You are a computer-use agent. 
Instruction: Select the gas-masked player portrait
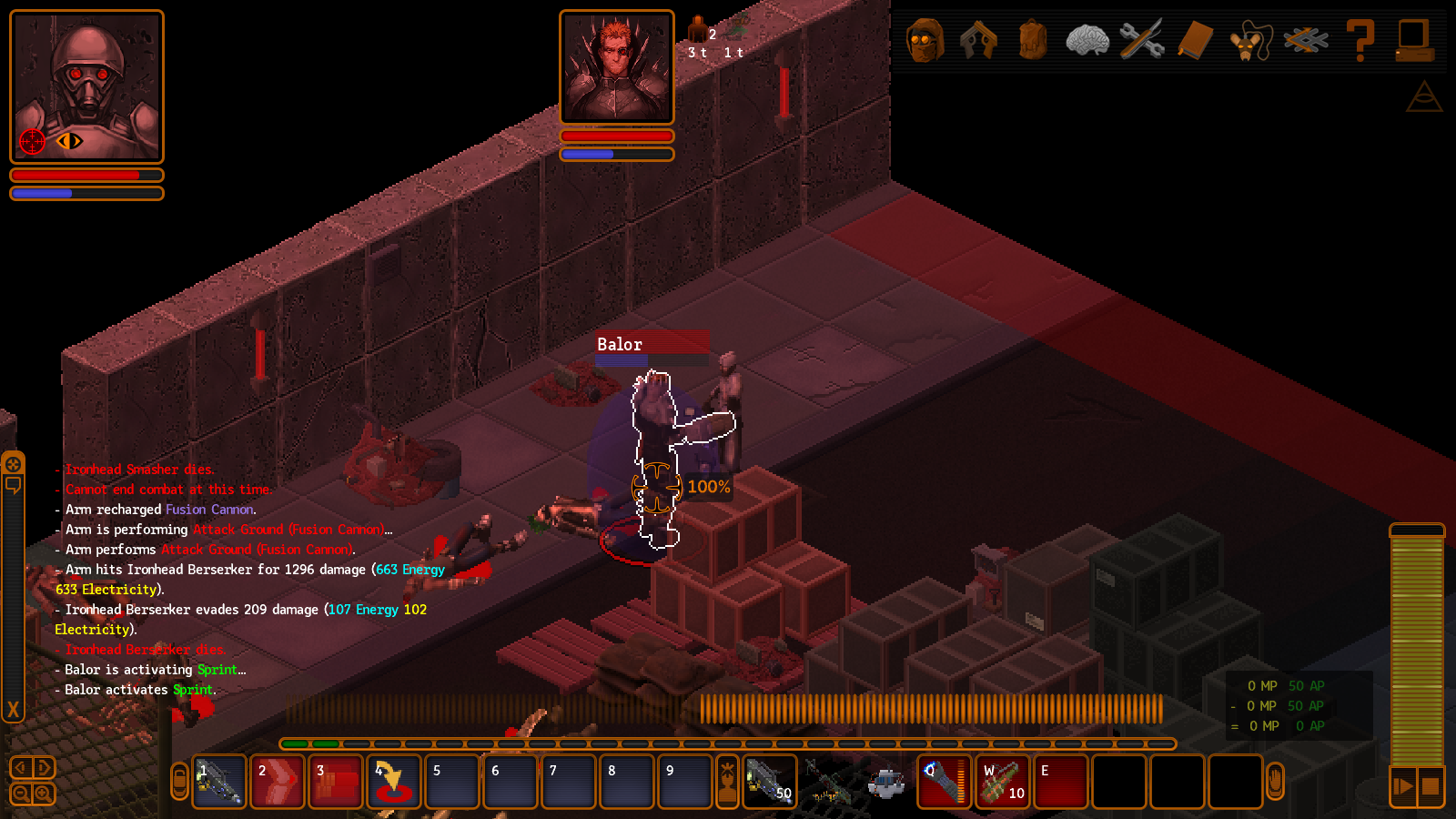point(86,86)
